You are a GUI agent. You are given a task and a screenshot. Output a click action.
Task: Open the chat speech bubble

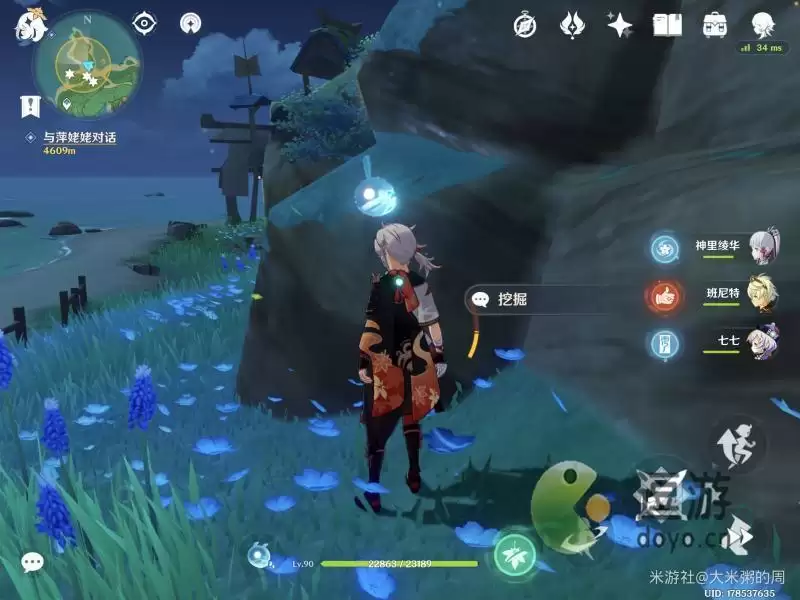(33, 563)
